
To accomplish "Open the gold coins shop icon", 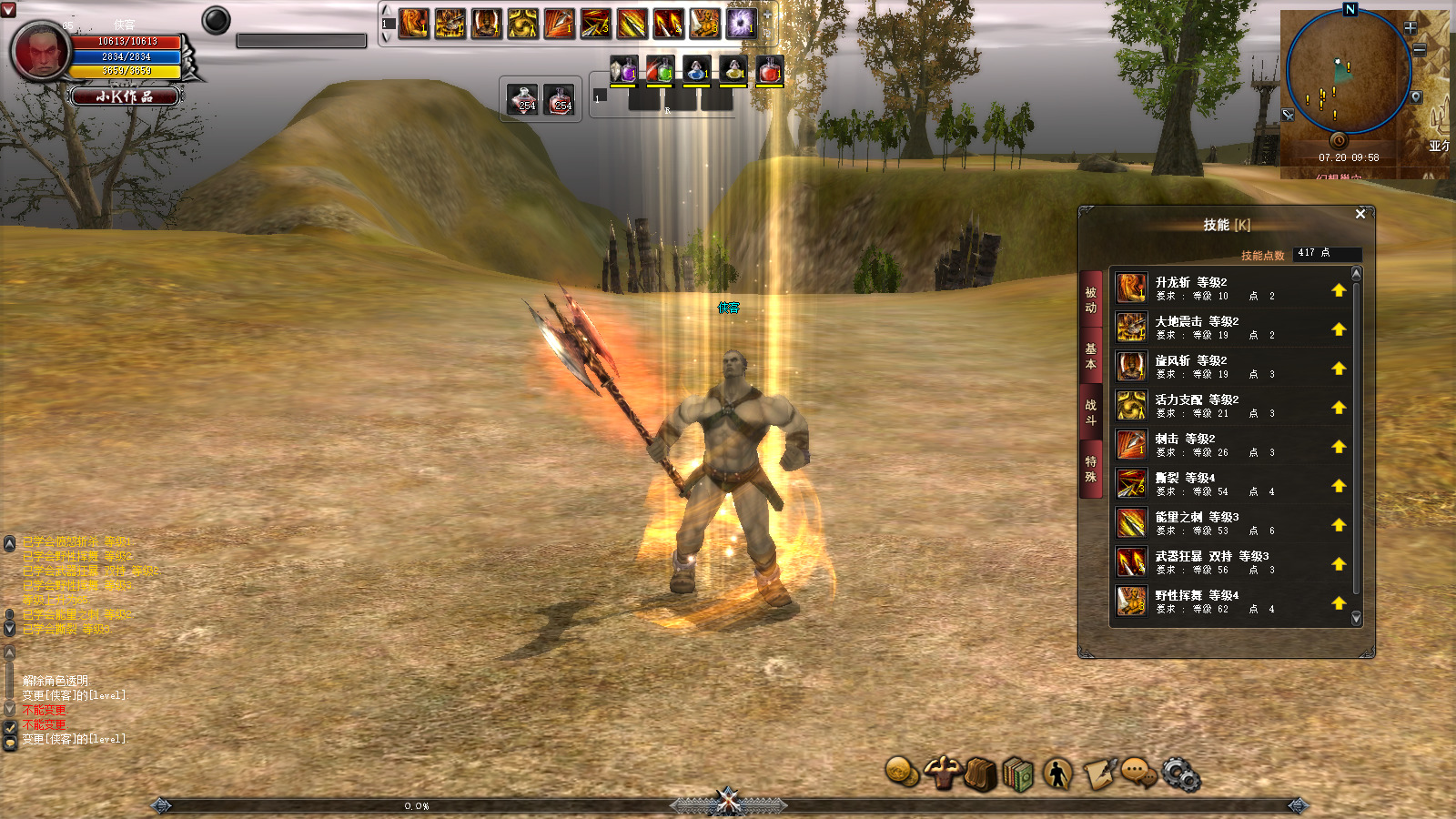I will click(x=901, y=773).
